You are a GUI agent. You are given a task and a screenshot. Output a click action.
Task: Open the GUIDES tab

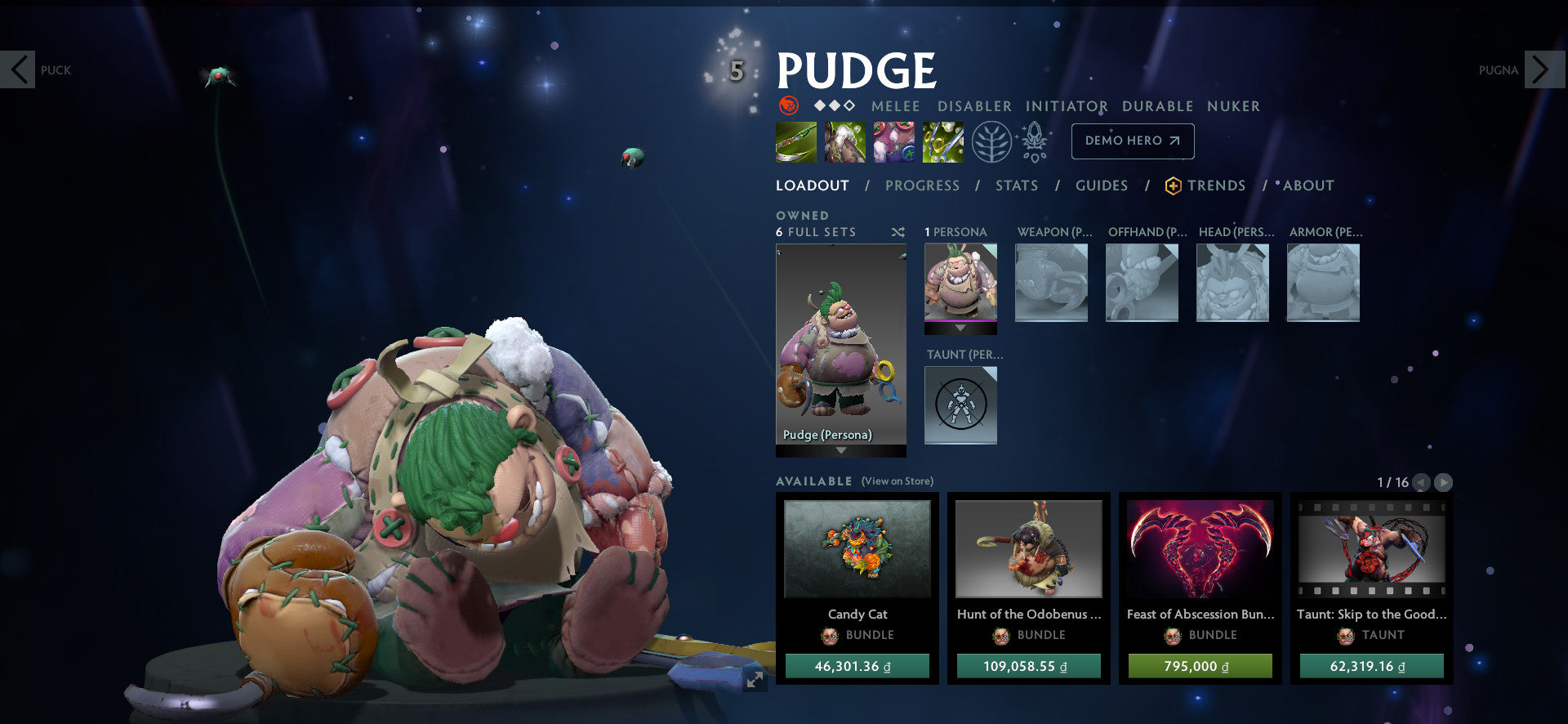1102,185
